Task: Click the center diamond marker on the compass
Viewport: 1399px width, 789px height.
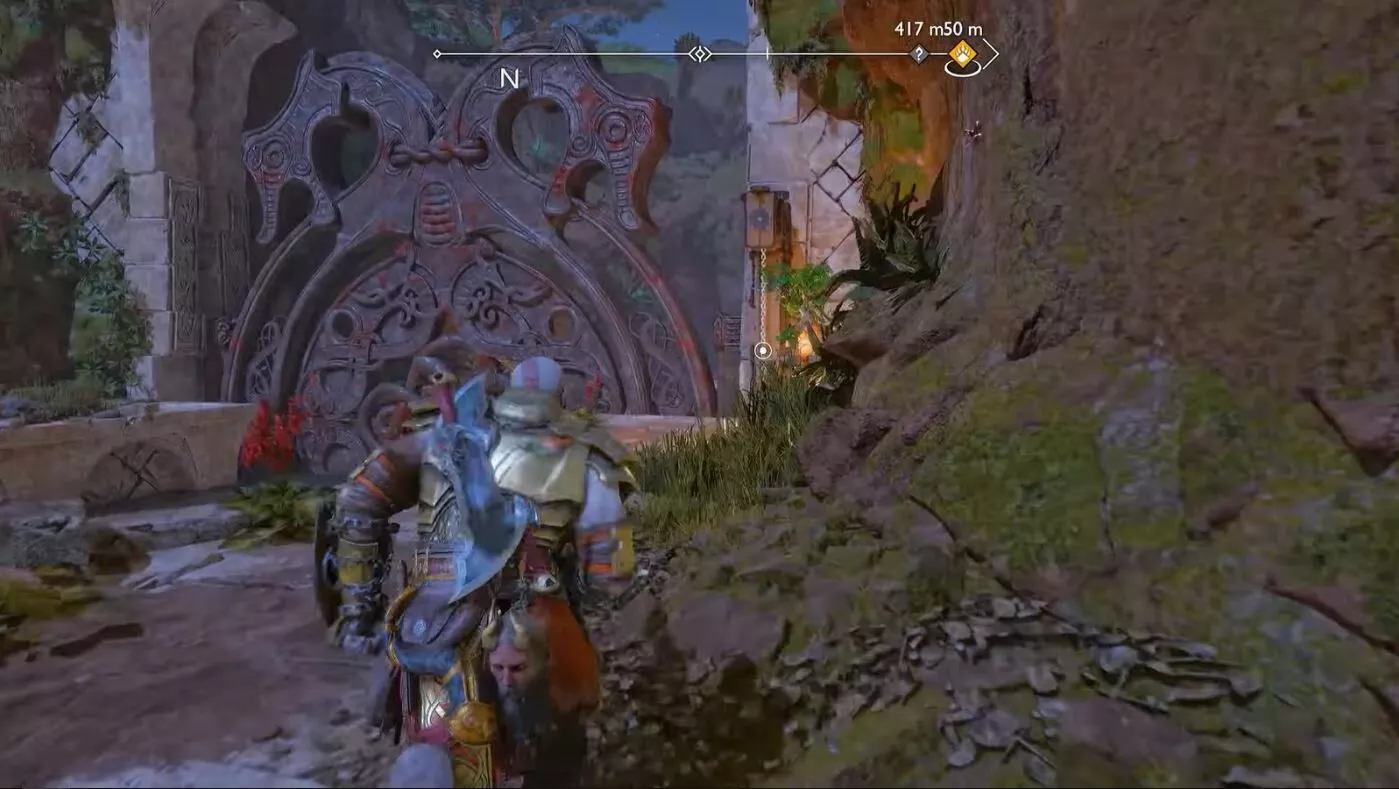Action: coord(701,54)
